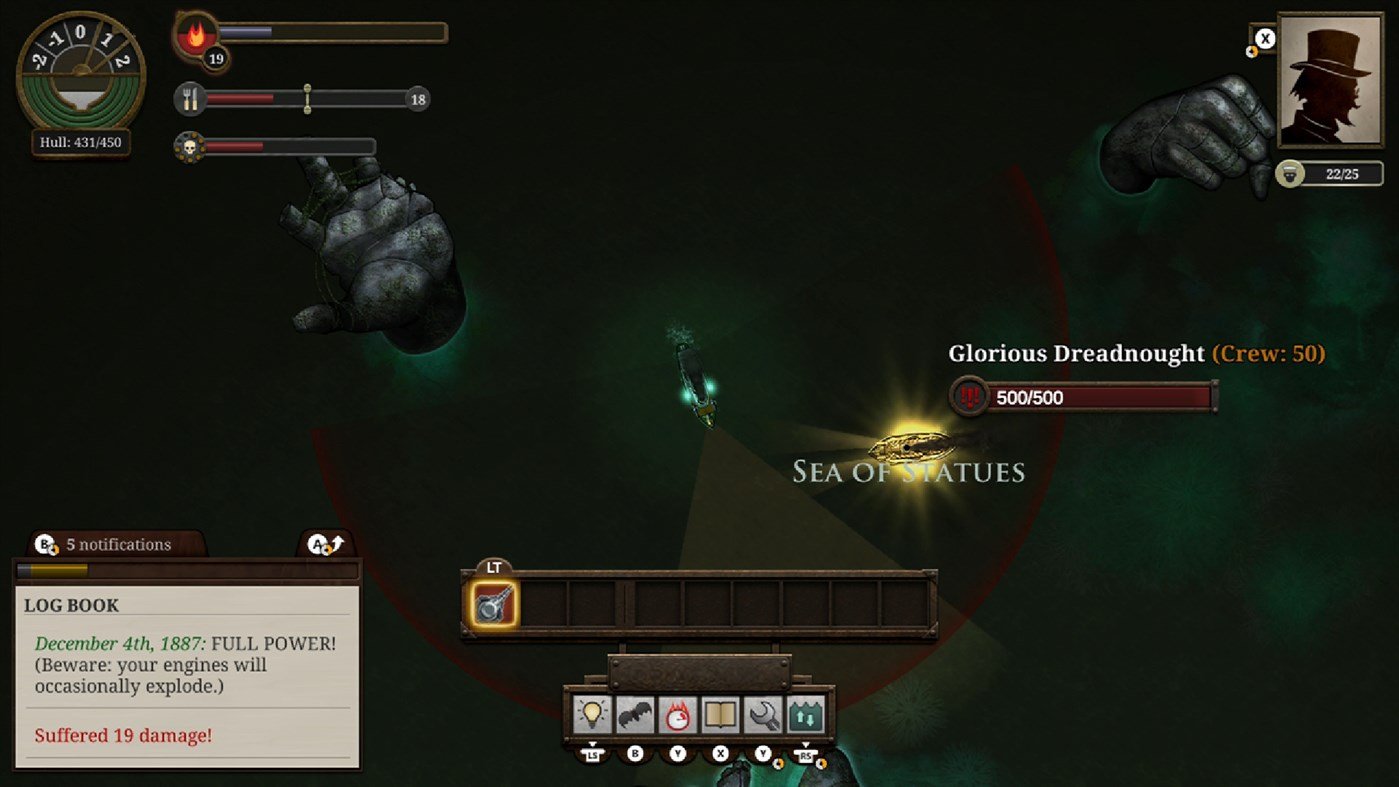The width and height of the screenshot is (1399, 787).
Task: Click the engine speed telegraph dial
Action: click(81, 72)
